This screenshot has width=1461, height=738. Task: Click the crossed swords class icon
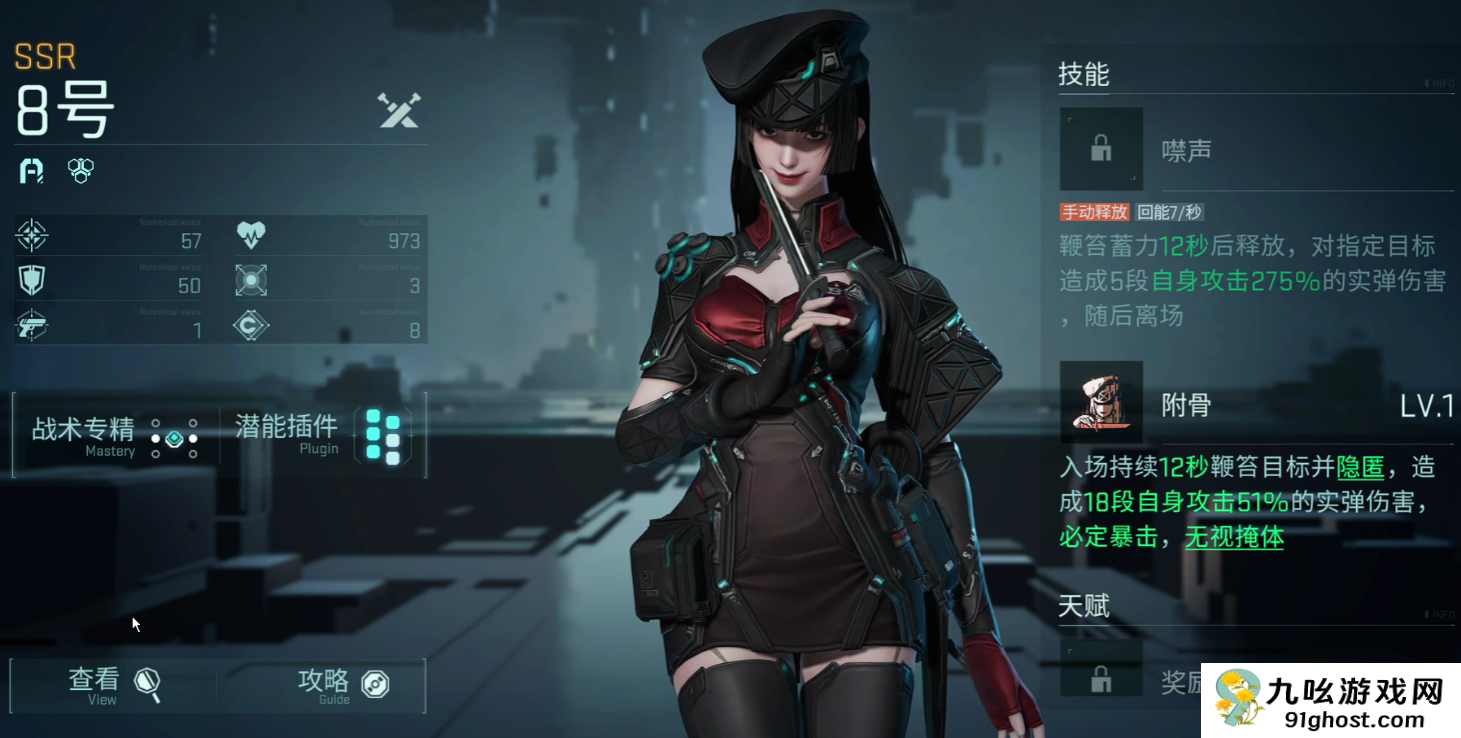pyautogui.click(x=399, y=110)
